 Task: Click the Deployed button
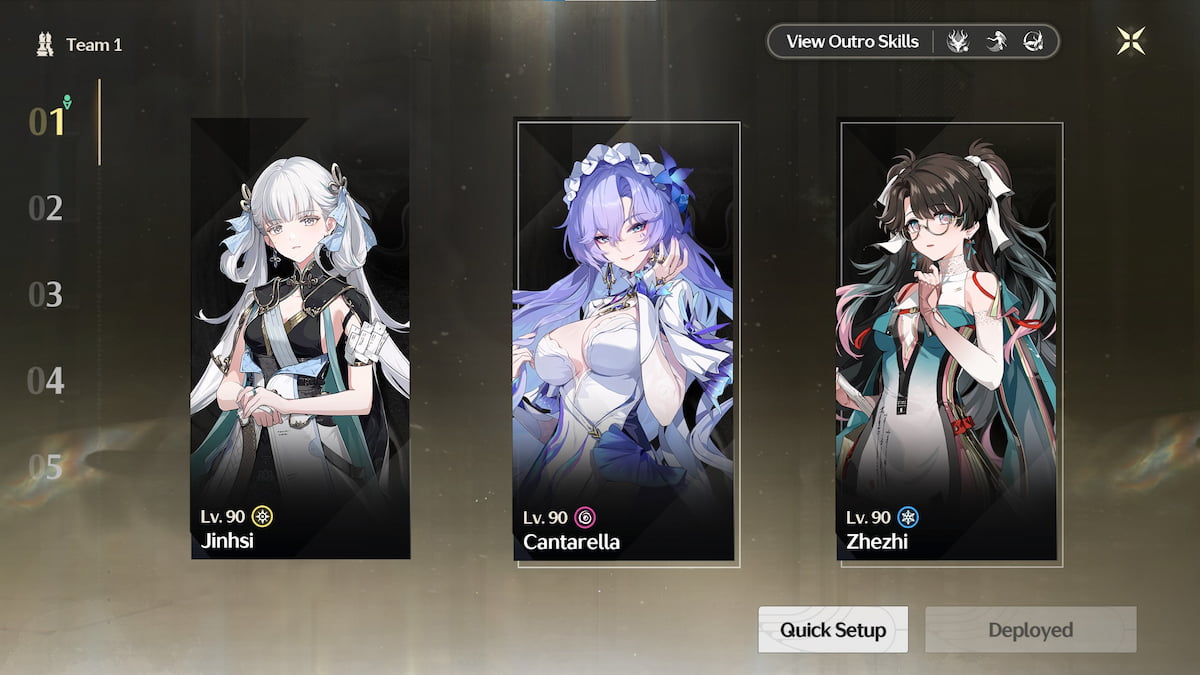click(x=1030, y=630)
